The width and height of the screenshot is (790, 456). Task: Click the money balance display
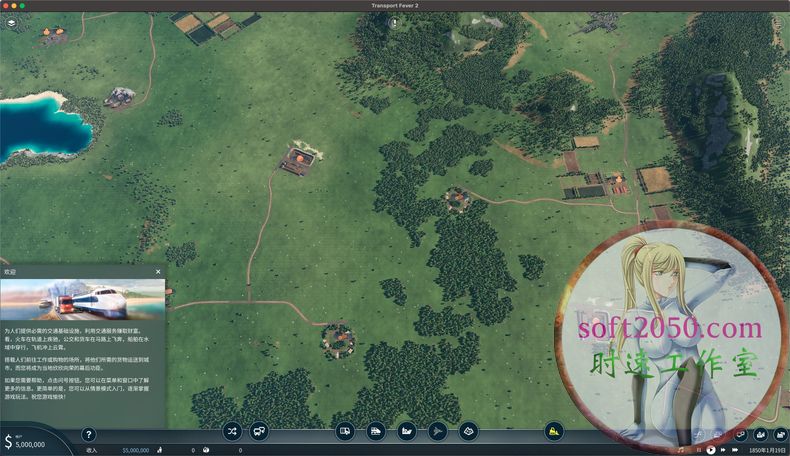(x=30, y=444)
